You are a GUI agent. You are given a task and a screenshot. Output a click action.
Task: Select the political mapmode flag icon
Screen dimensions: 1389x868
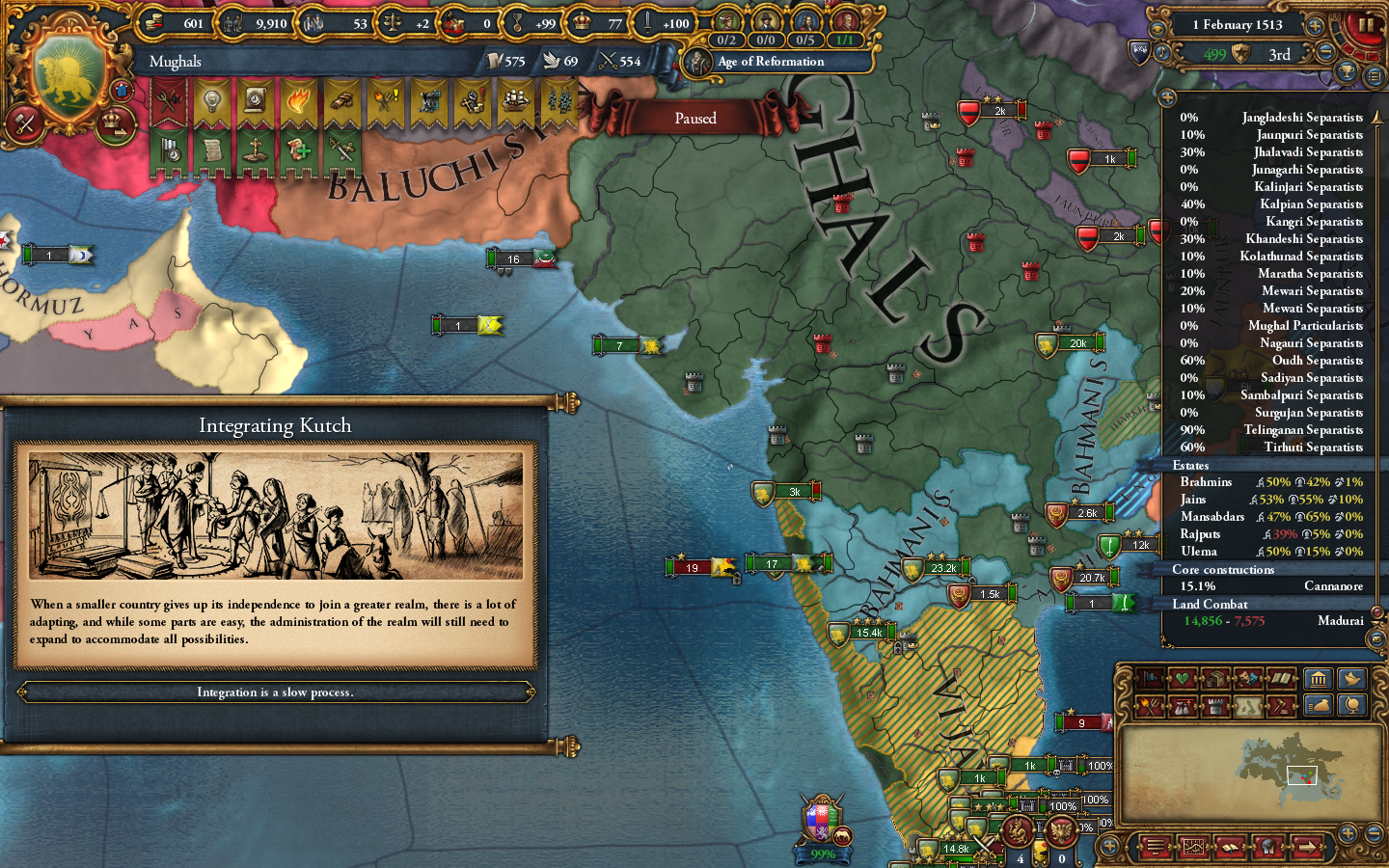(1148, 679)
